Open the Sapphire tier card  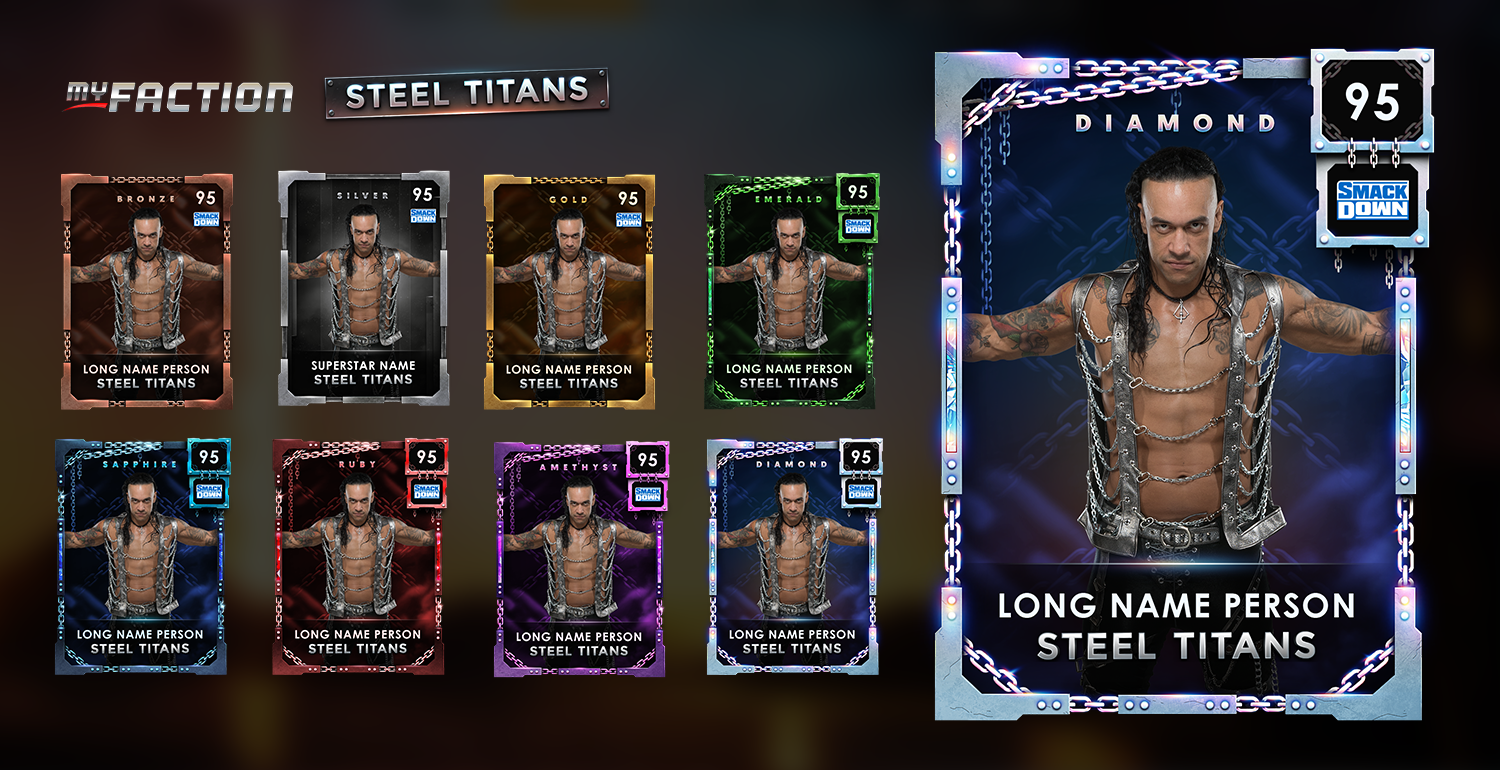[141, 556]
